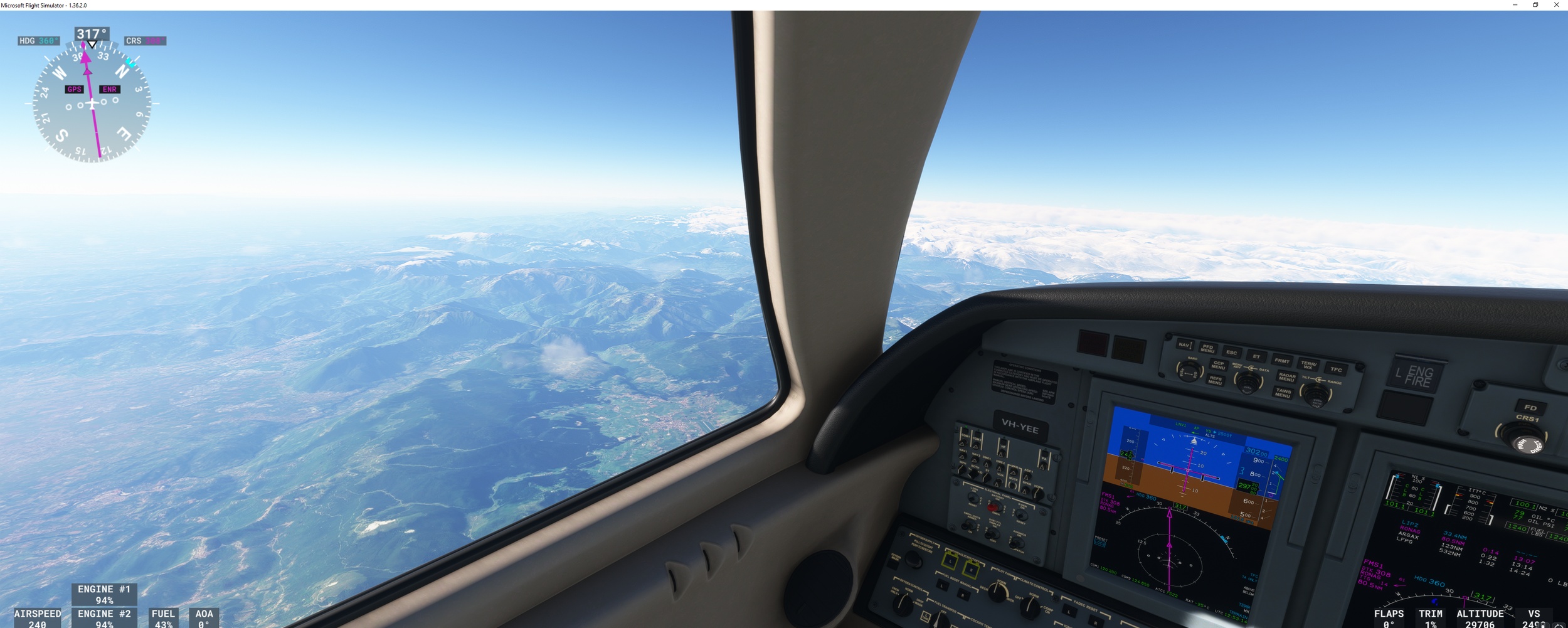
Task: Minimize the game window
Action: click(1515, 5)
